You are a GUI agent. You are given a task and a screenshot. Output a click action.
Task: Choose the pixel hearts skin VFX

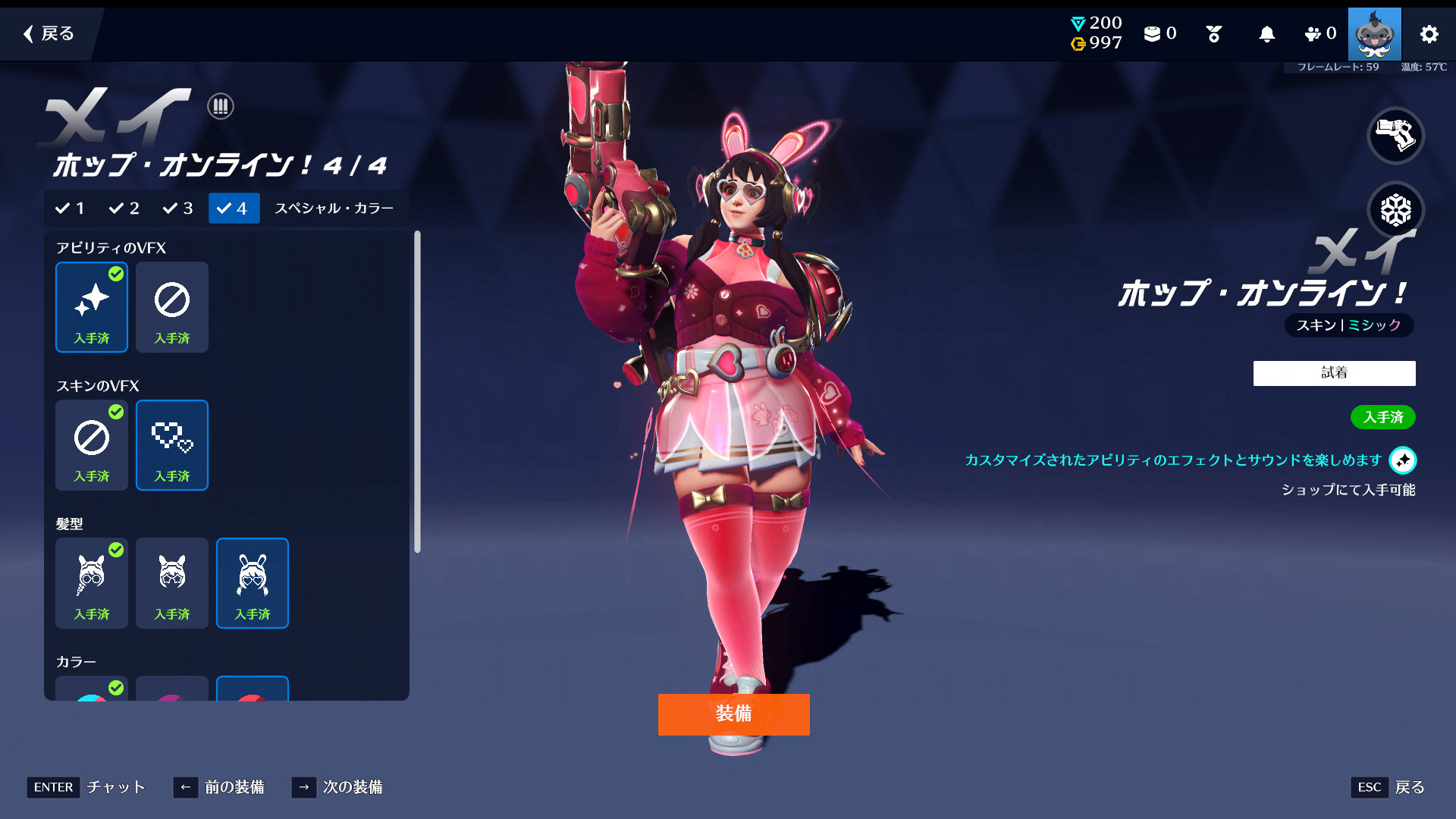coord(172,445)
